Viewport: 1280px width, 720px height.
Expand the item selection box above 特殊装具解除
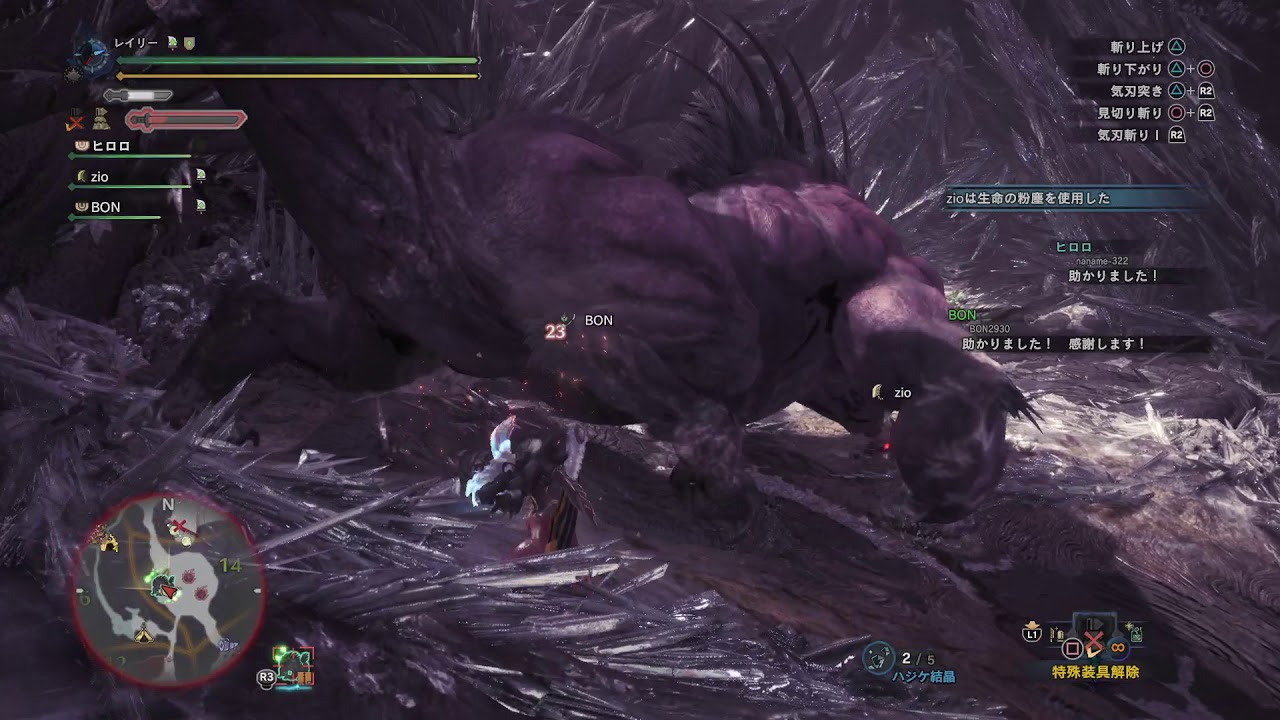point(1094,622)
